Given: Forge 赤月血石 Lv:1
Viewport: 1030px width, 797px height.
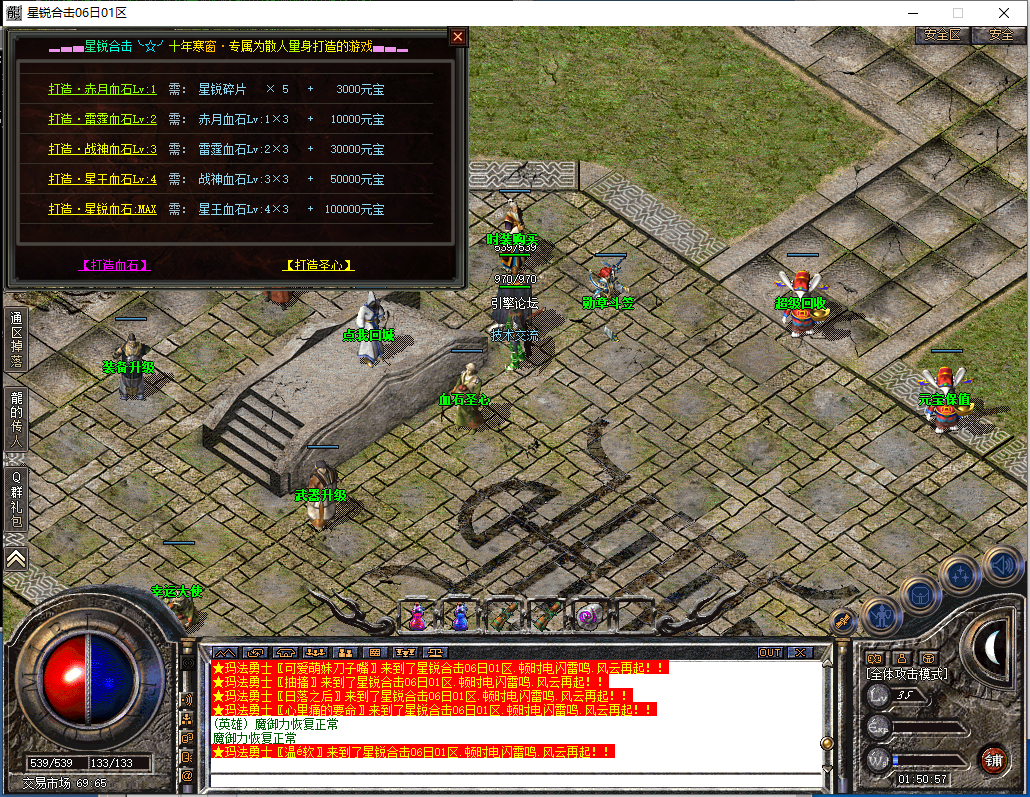Looking at the screenshot, I should click(102, 89).
